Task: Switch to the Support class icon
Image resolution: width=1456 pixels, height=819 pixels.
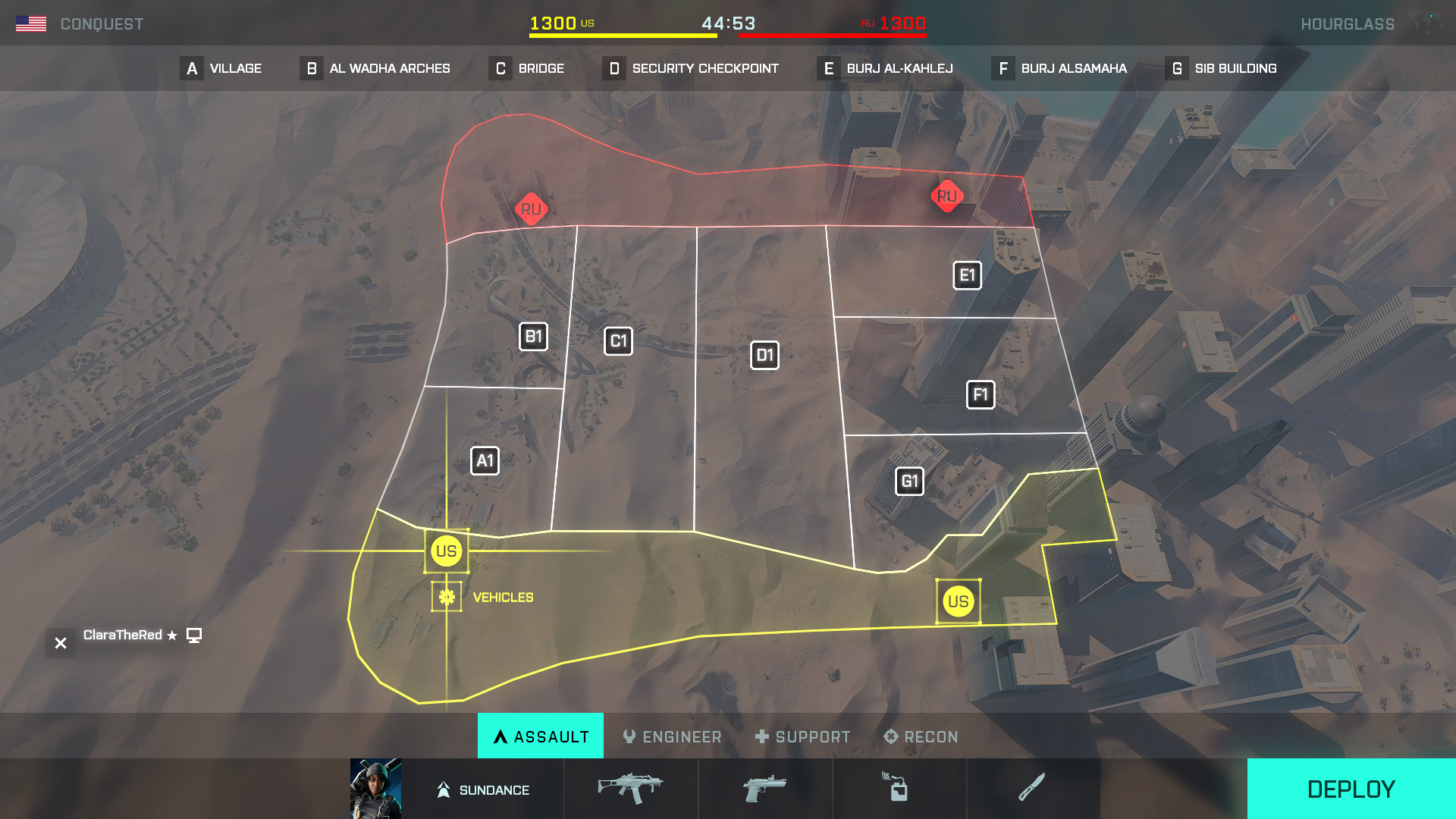Action: click(x=802, y=736)
